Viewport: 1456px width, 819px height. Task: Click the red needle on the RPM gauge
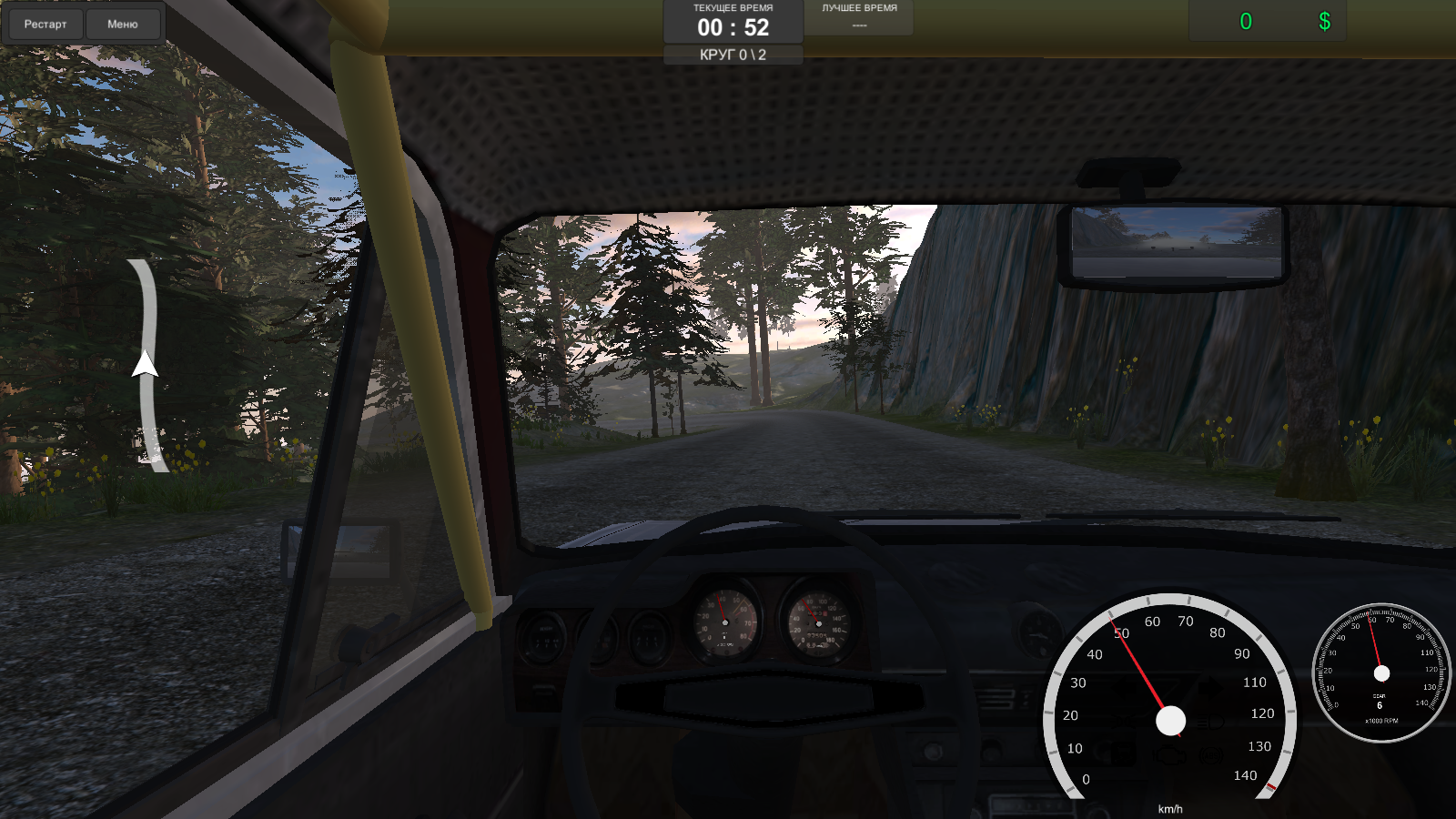tap(1376, 648)
